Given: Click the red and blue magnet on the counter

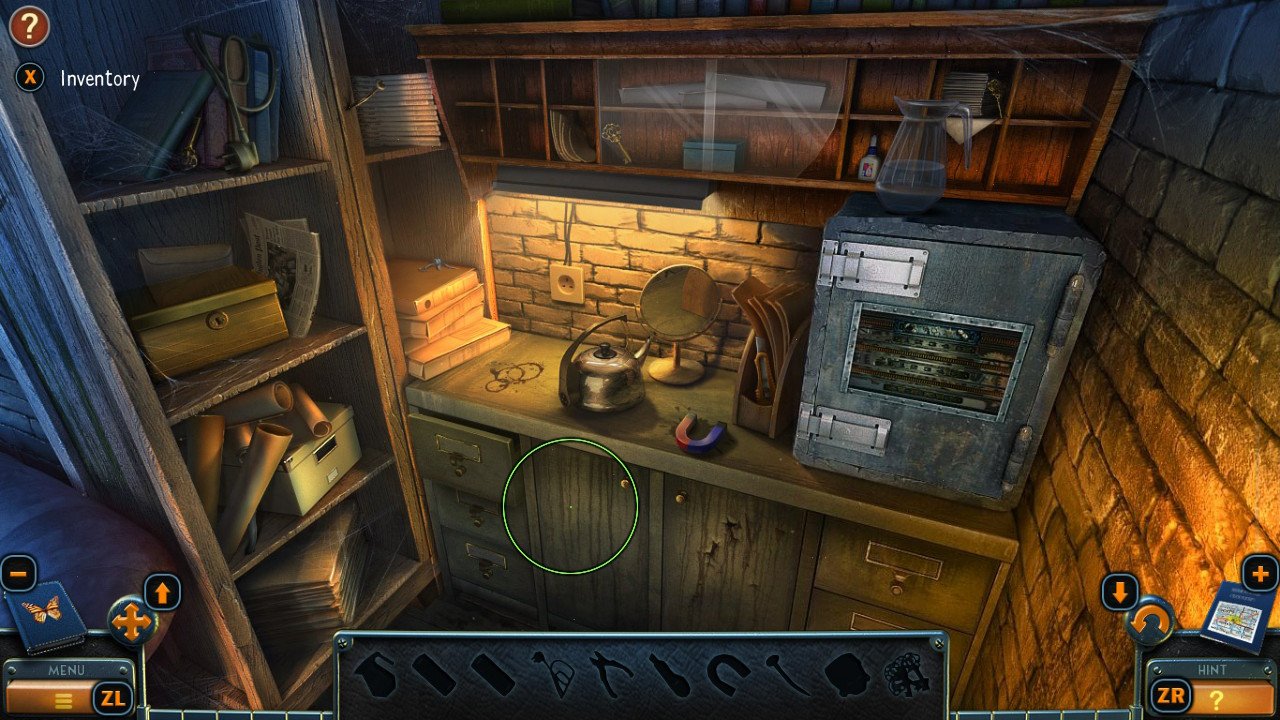Looking at the screenshot, I should pos(695,432).
